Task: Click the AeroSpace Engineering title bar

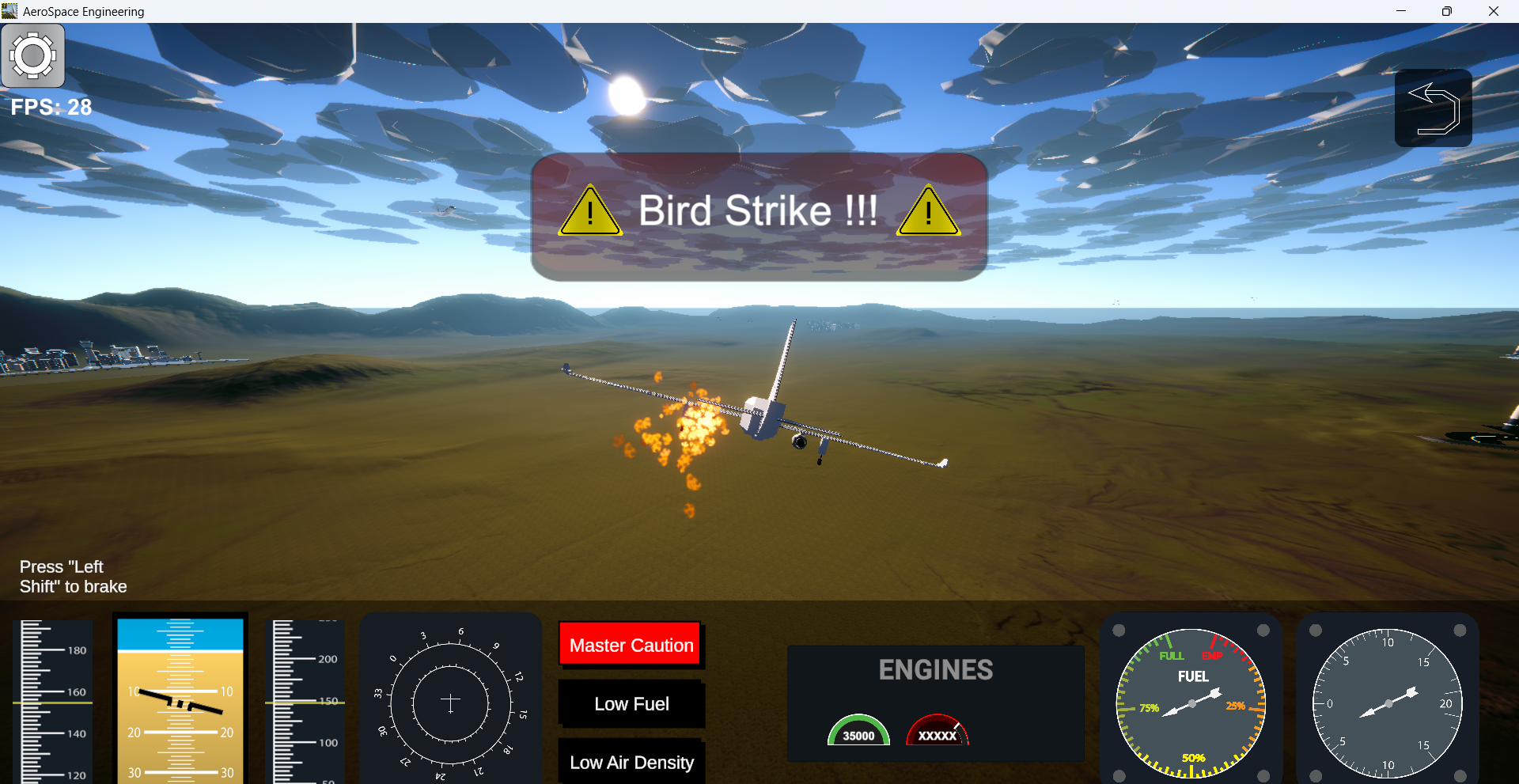Action: coord(84,11)
